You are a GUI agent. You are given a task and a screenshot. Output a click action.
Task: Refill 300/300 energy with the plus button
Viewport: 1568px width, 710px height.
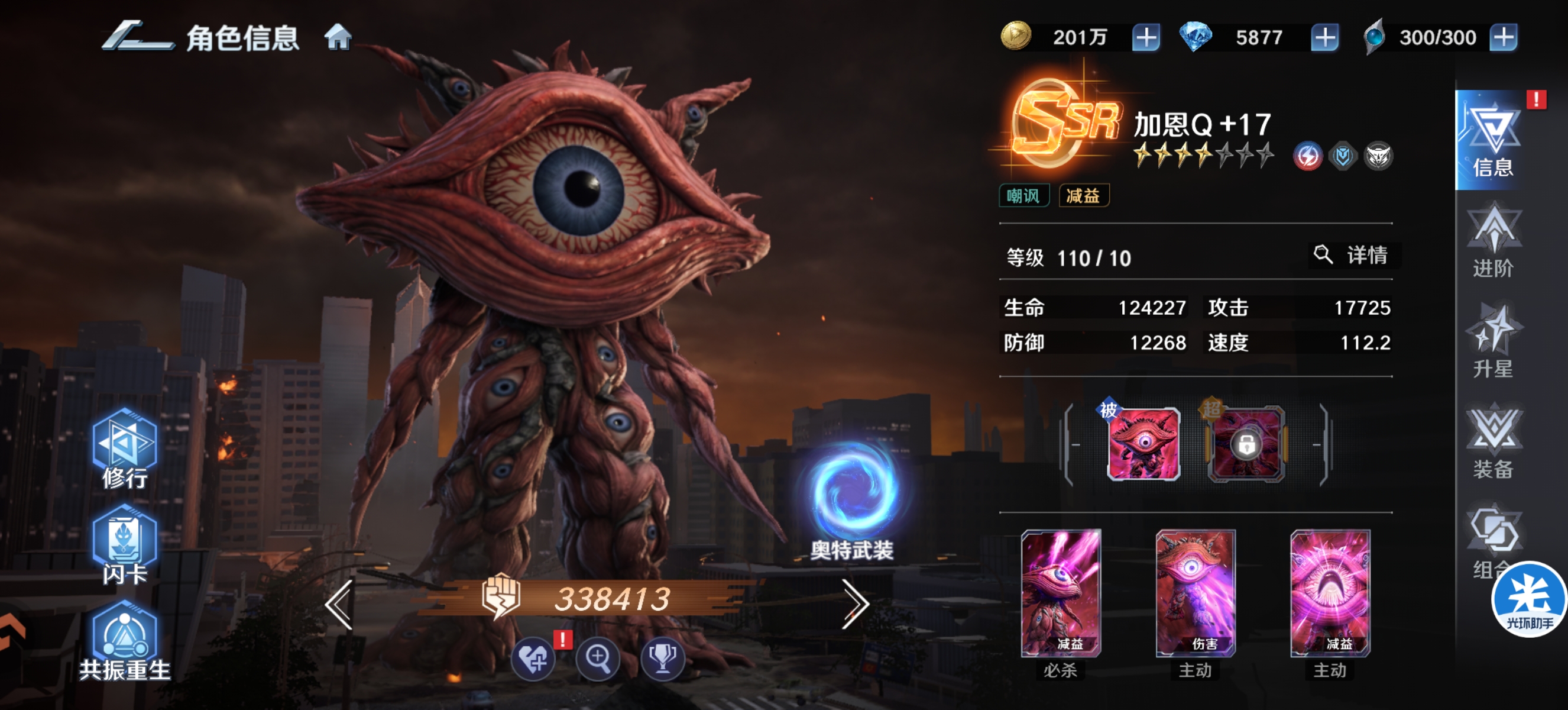[x=1503, y=38]
